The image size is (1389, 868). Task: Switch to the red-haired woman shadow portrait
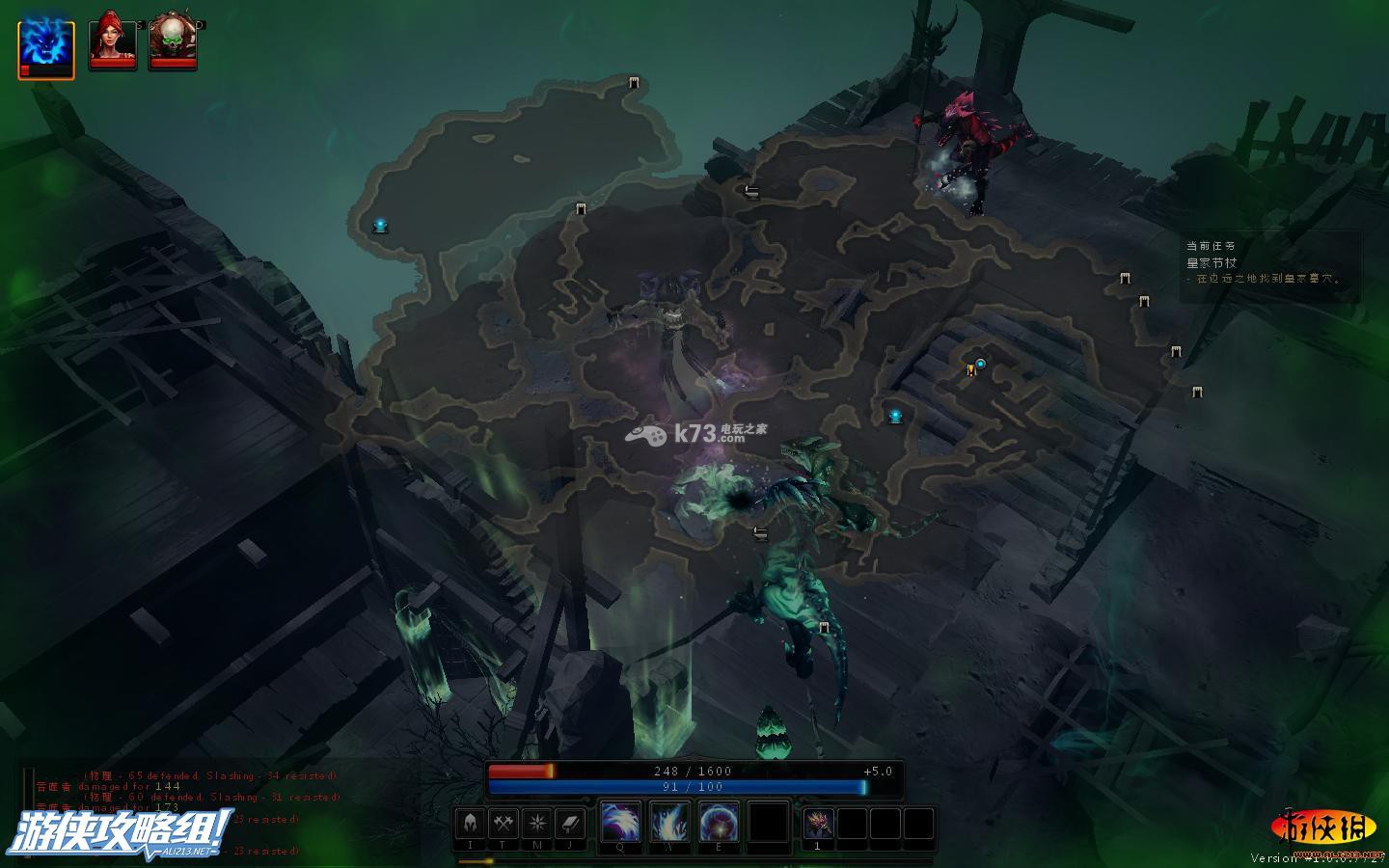113,42
